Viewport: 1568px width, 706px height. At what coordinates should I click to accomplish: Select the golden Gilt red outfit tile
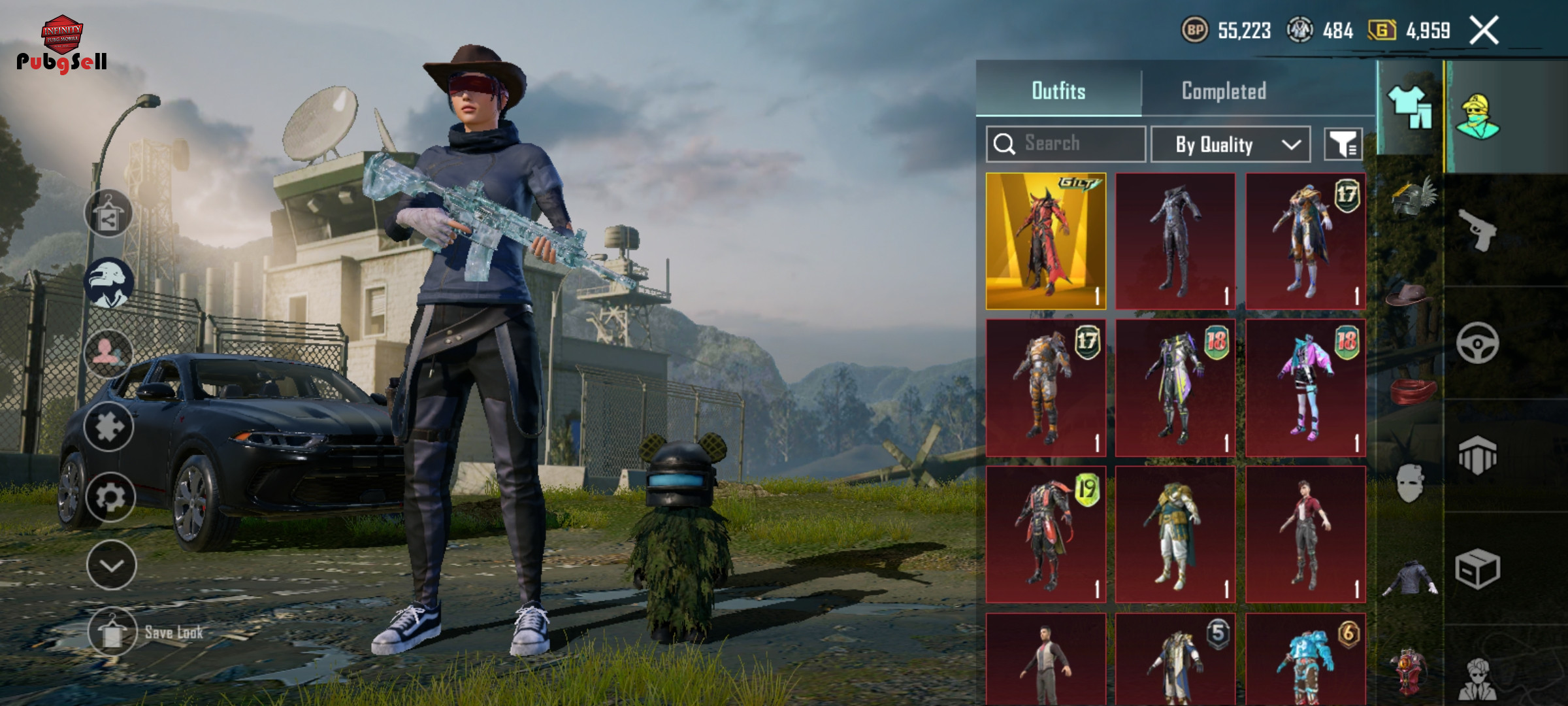[1046, 241]
